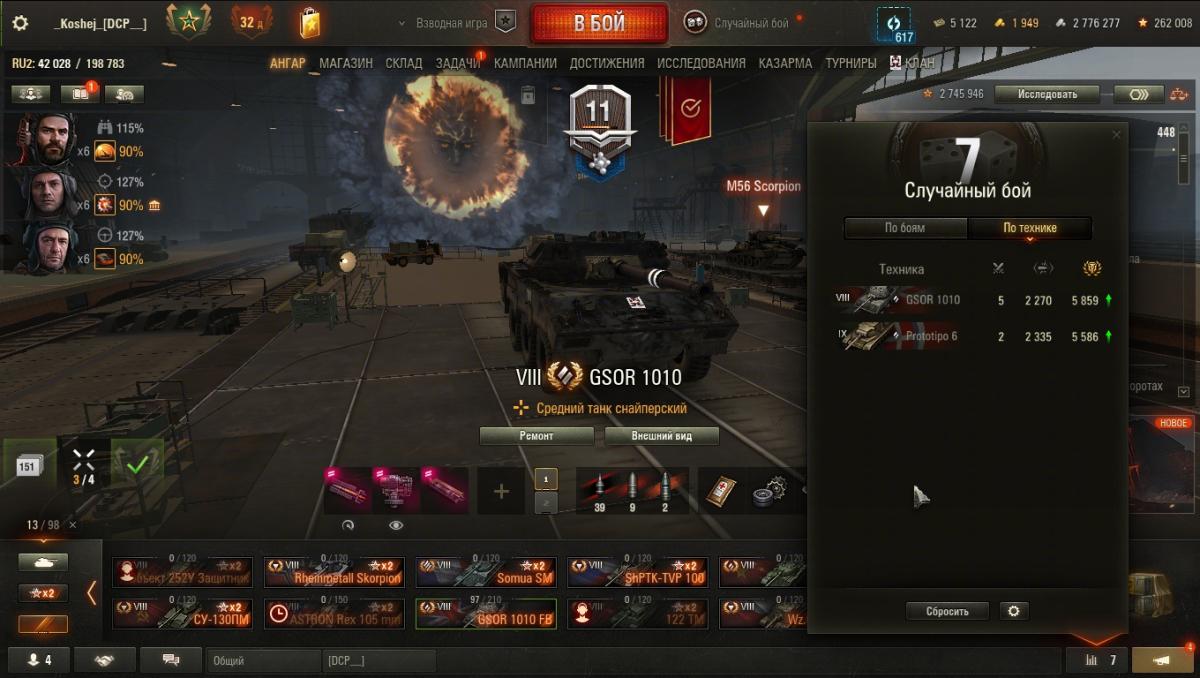Open Внешний вид appearance customization
The image size is (1200, 678).
click(661, 436)
